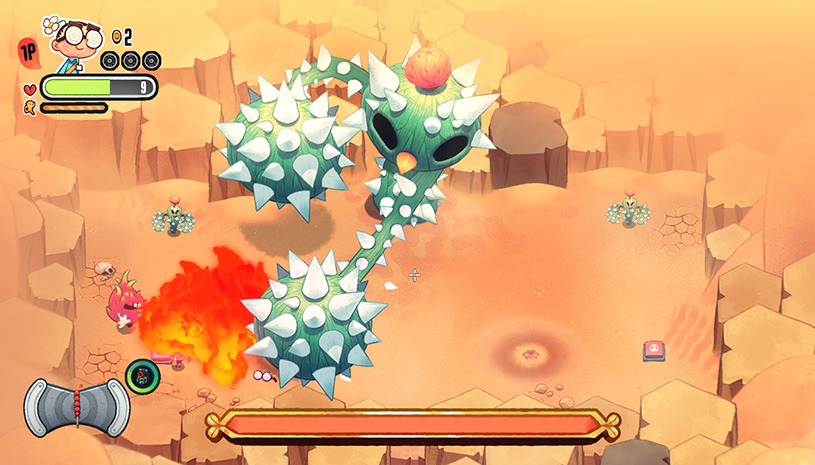Click the red 1P player badge
Viewport: 815px width, 465px height.
coord(27,49)
